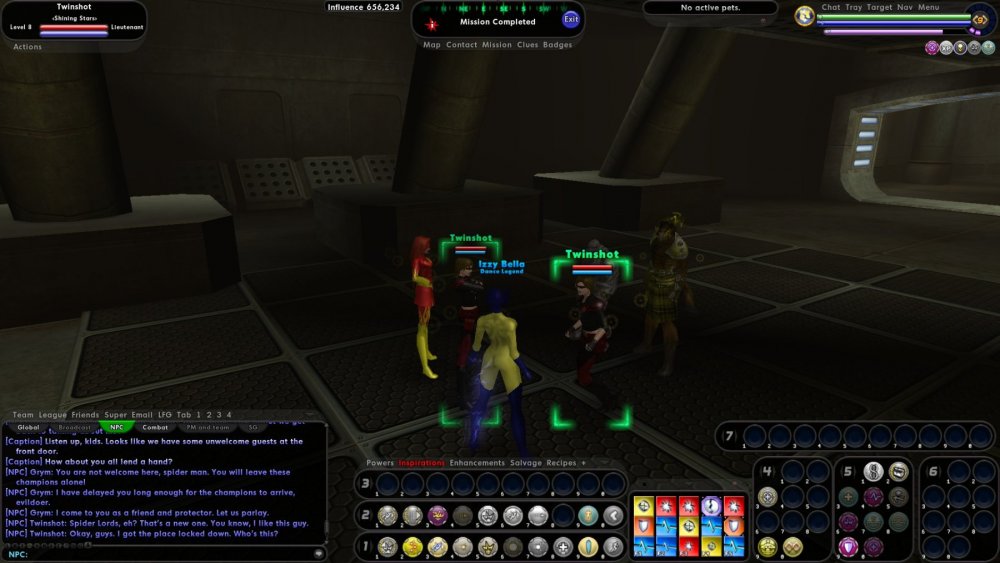
Task: Show the Salvage inventory
Action: point(525,463)
